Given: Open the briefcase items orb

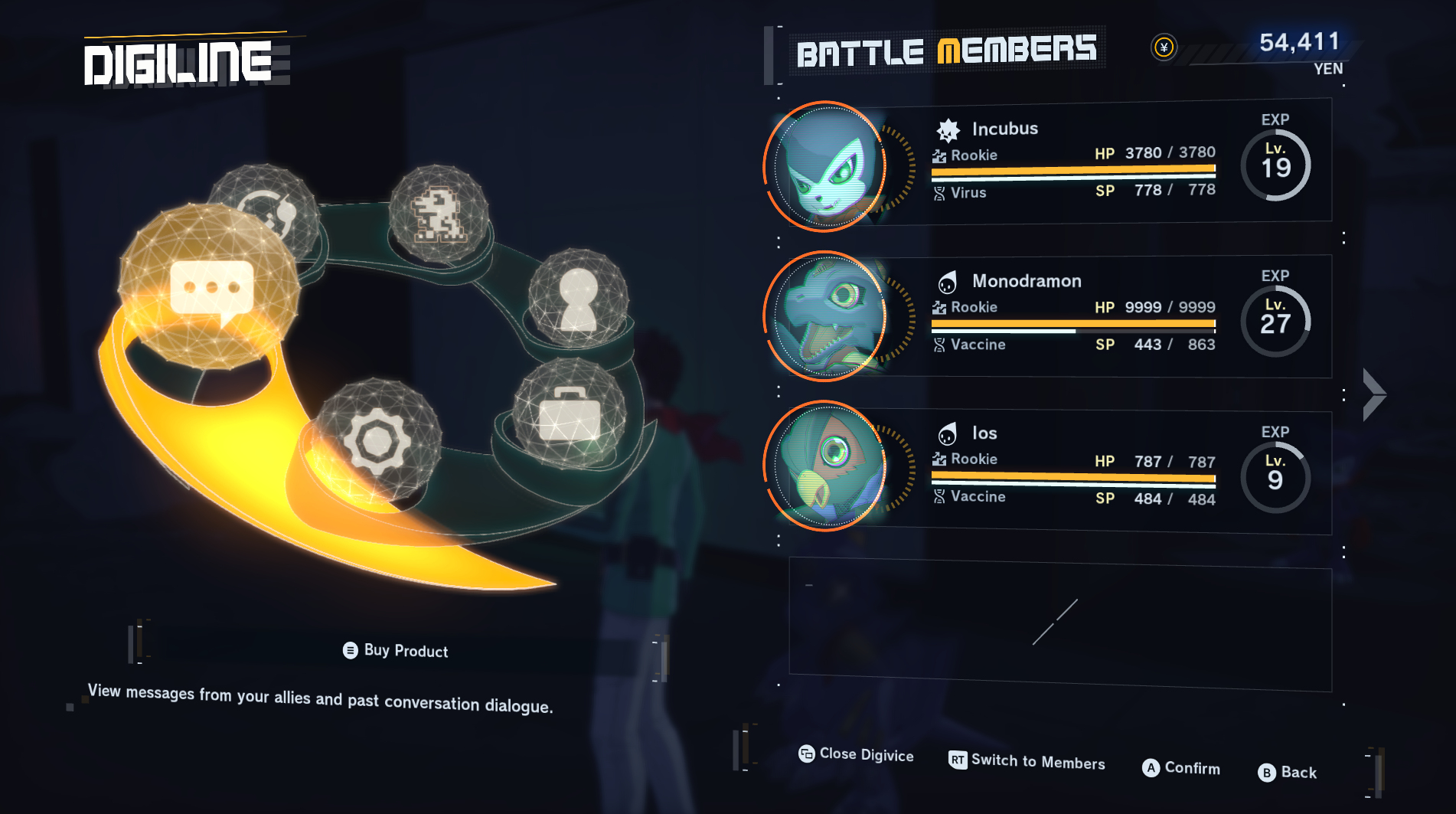Looking at the screenshot, I should [570, 414].
